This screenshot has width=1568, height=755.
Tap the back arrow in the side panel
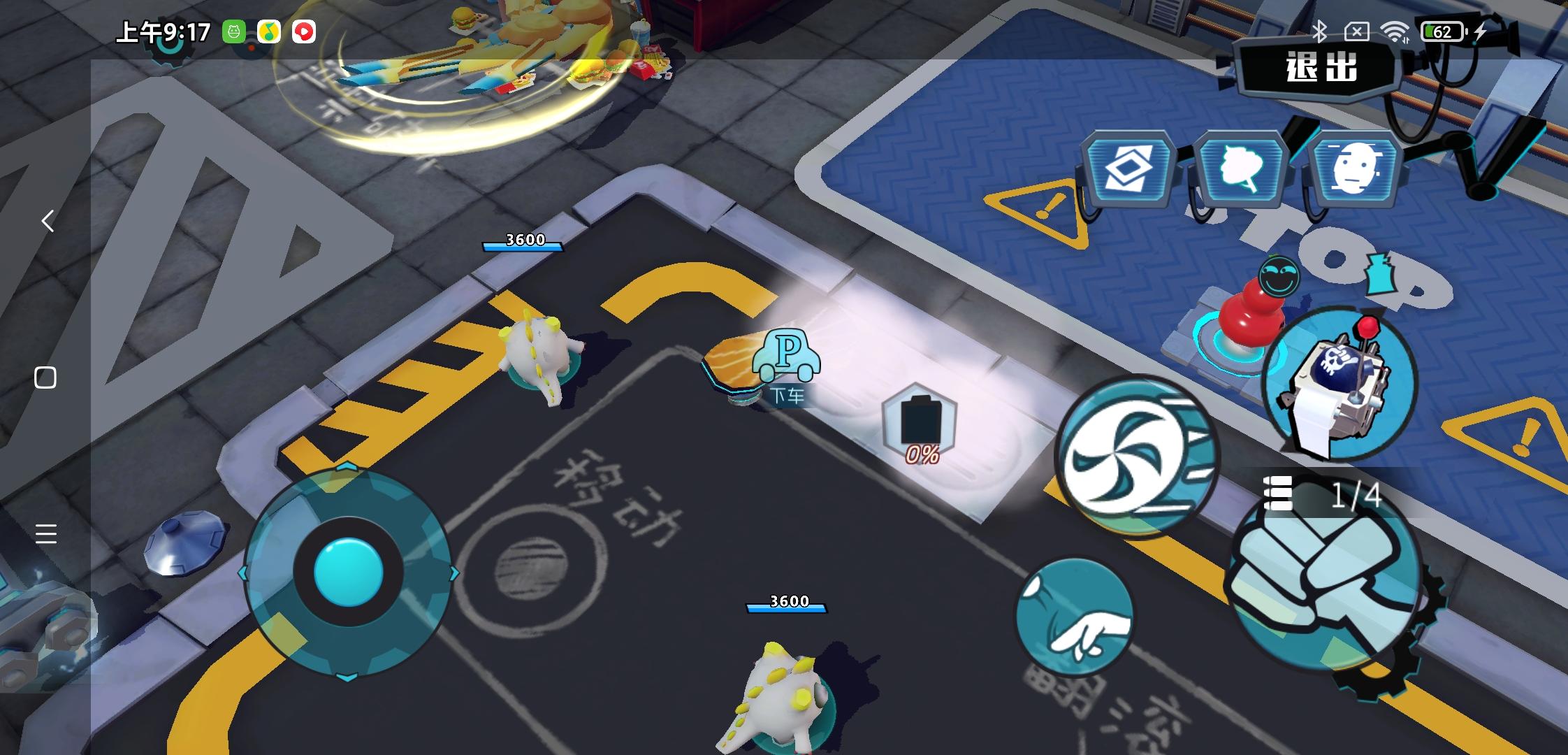(x=47, y=221)
